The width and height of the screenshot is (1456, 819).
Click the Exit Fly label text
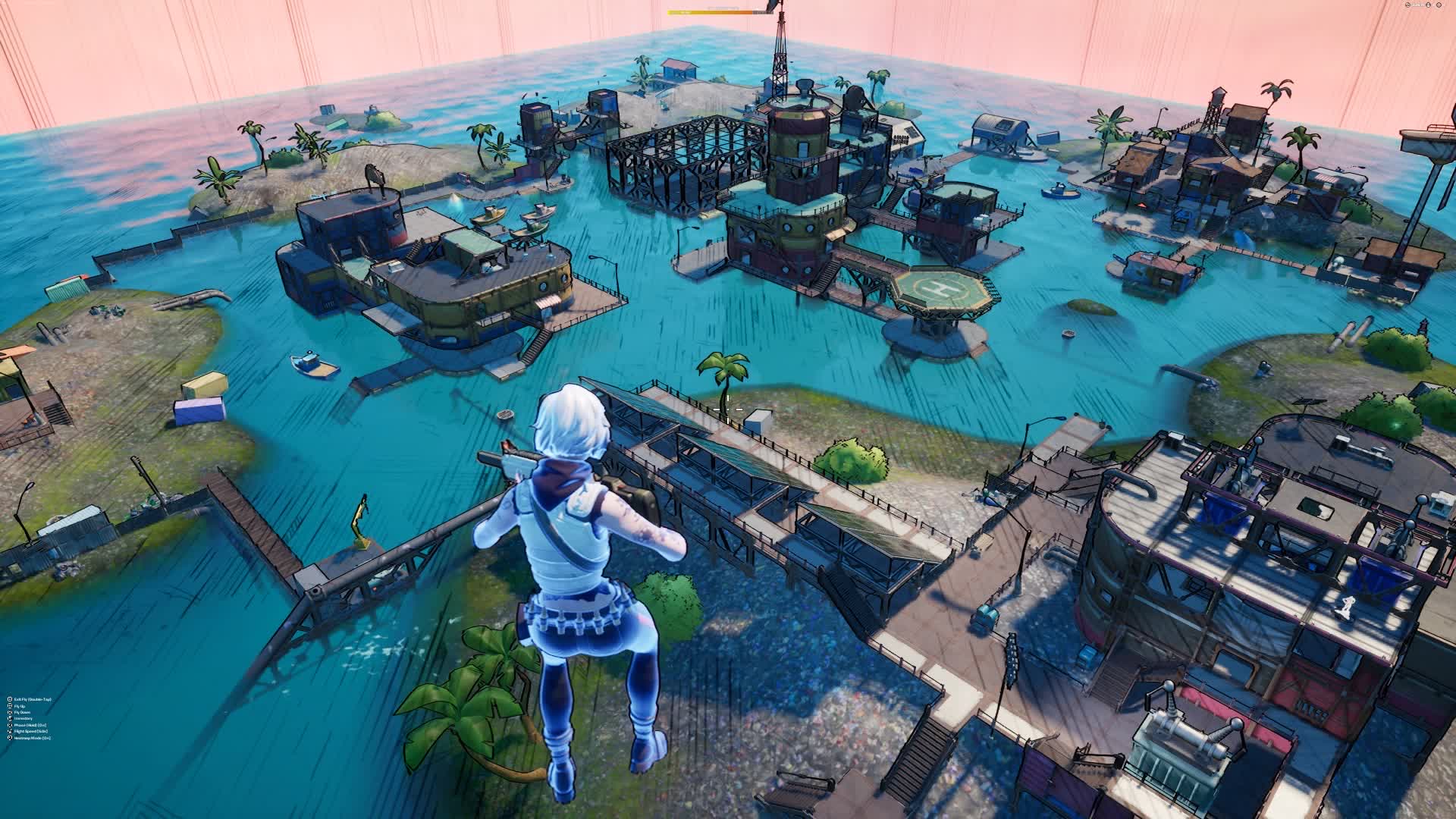pyautogui.click(x=33, y=699)
